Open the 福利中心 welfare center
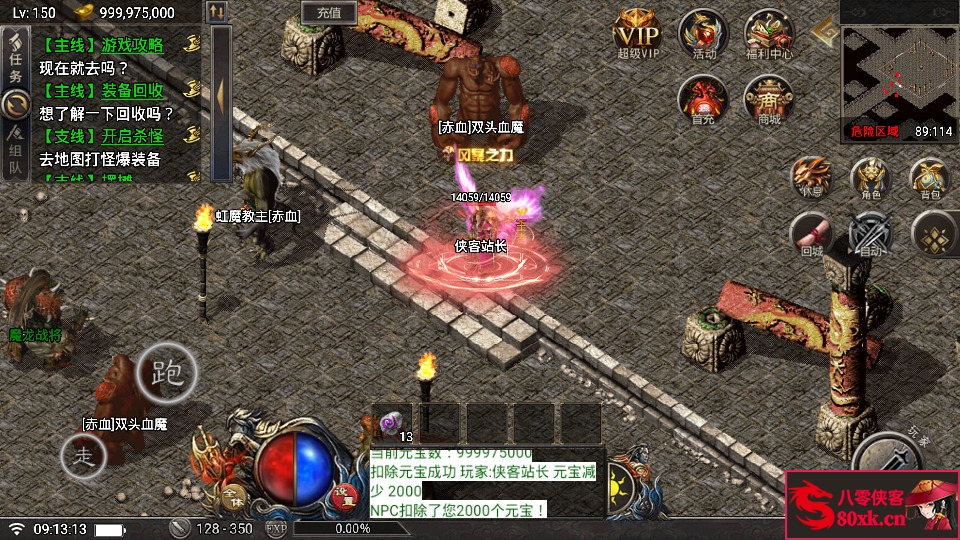 [768, 33]
